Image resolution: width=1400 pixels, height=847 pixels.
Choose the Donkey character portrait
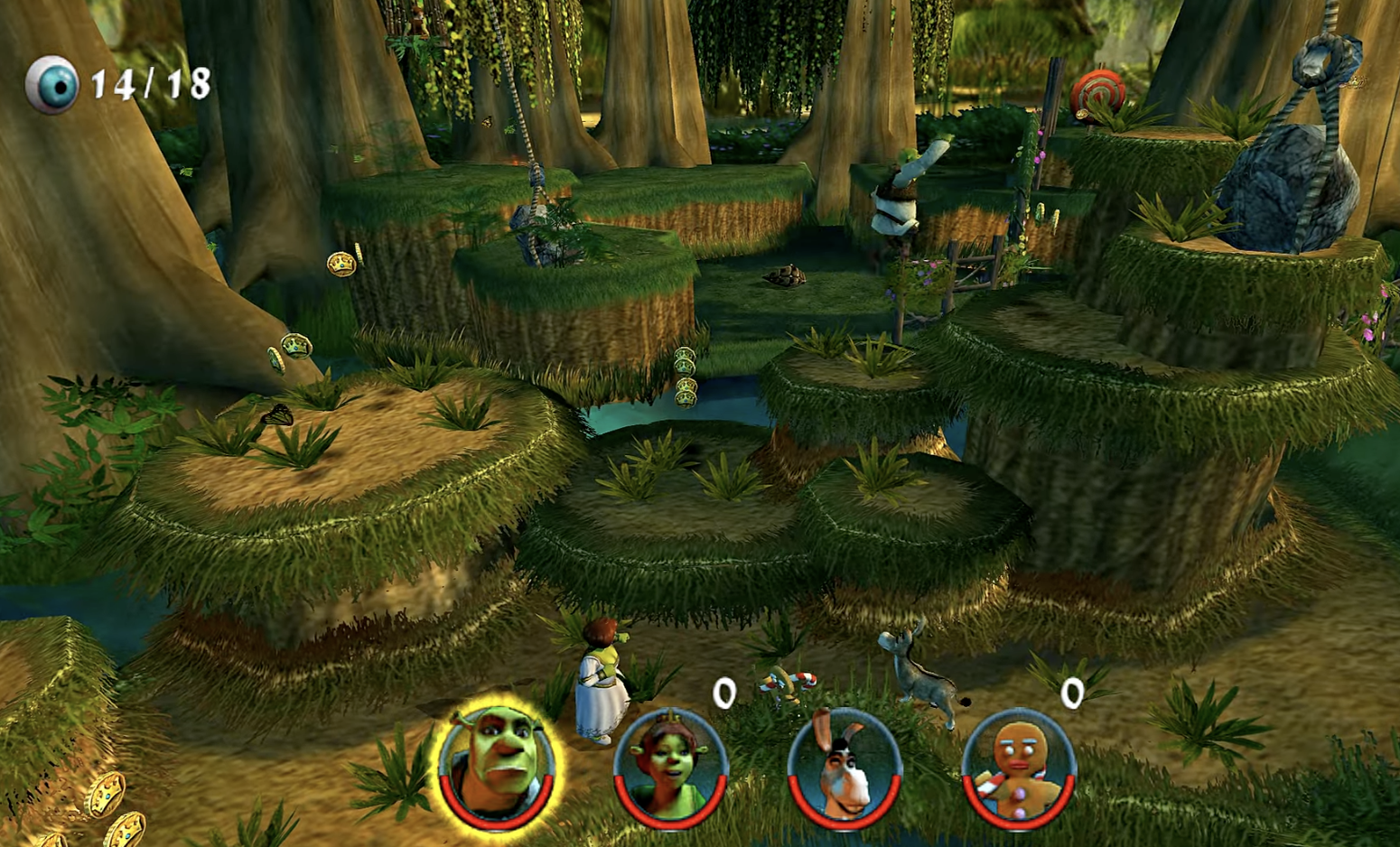[x=844, y=769]
